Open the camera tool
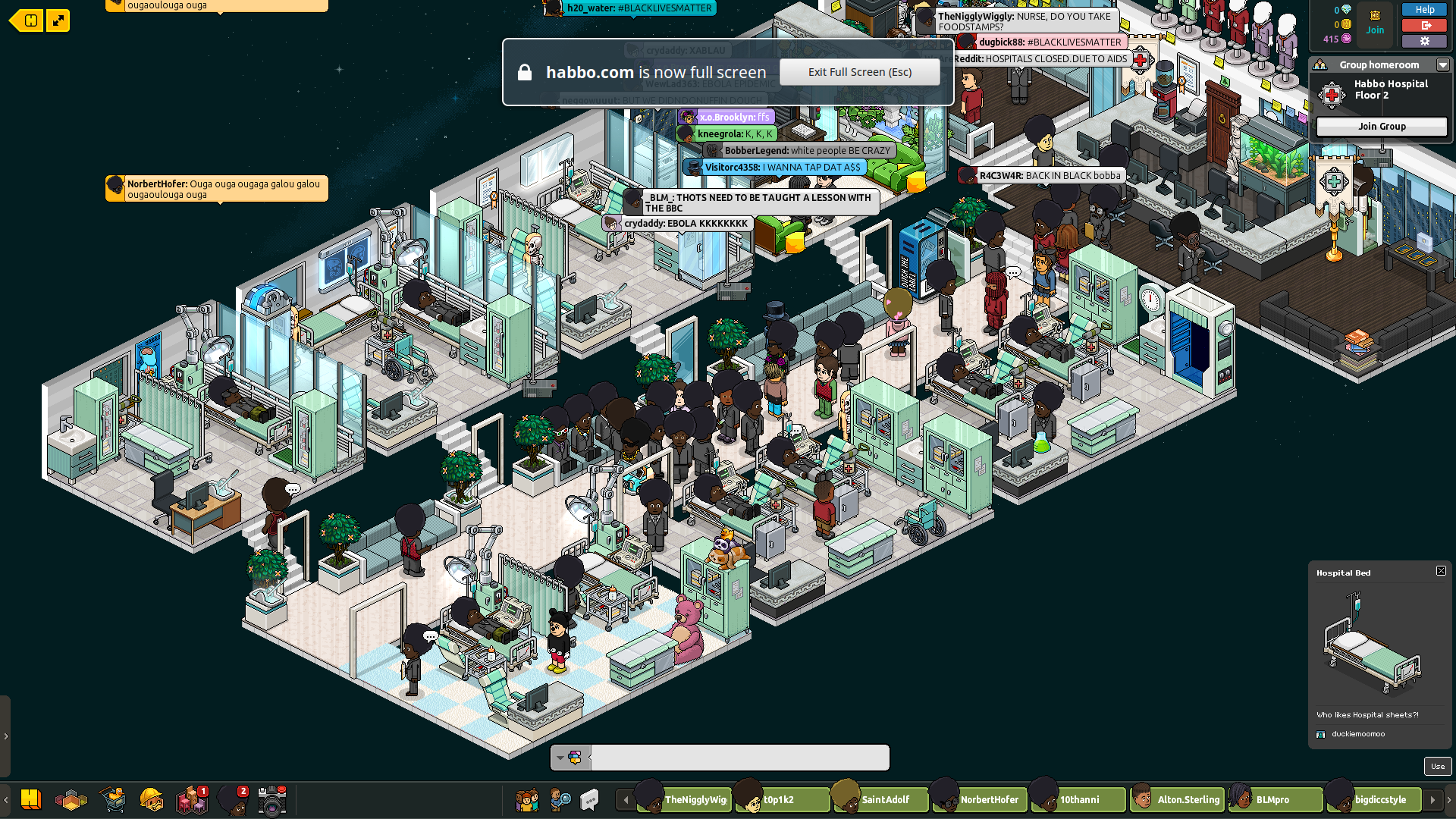 pyautogui.click(x=271, y=800)
